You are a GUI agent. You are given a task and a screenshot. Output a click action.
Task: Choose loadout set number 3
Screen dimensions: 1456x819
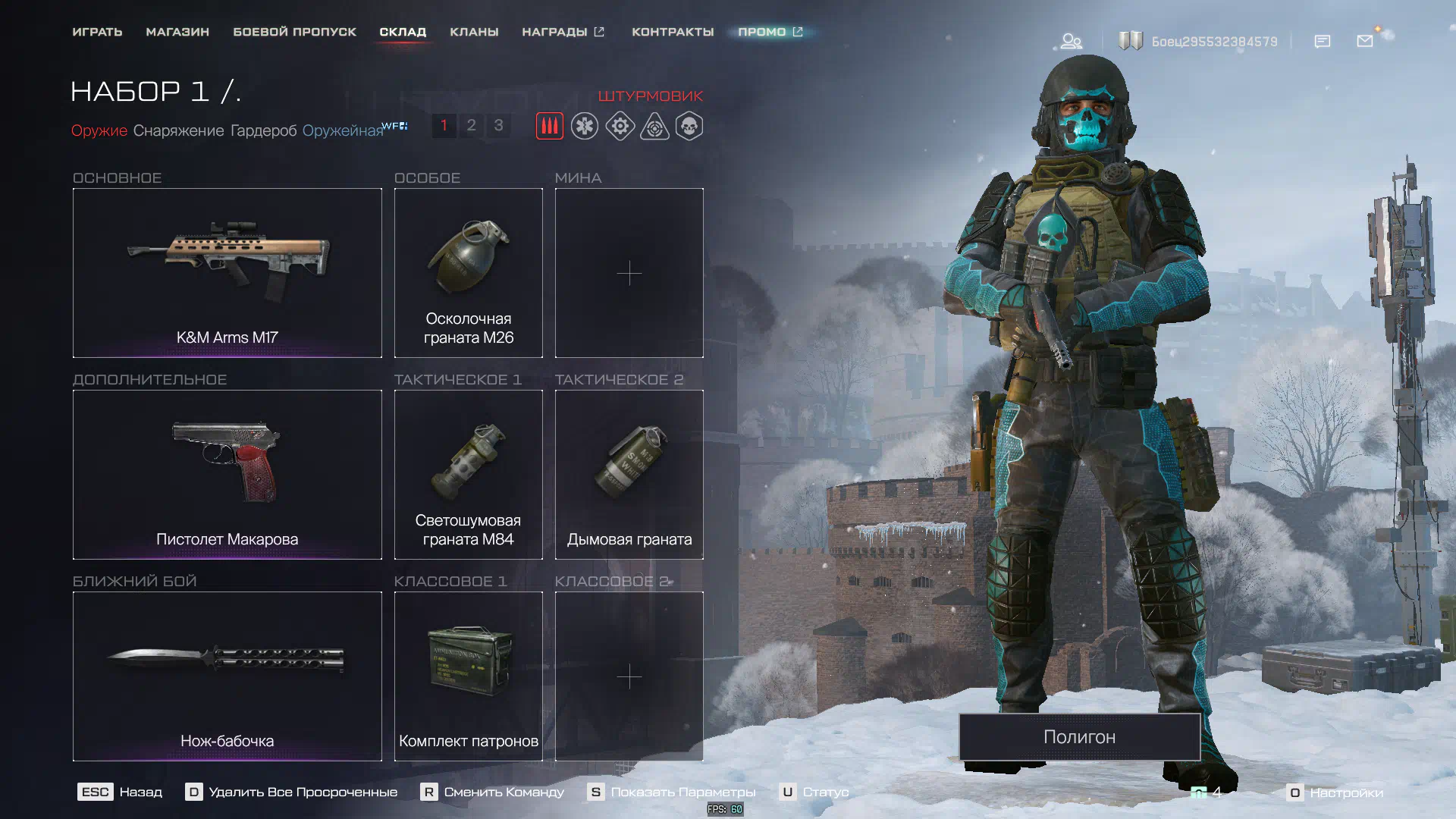click(498, 125)
